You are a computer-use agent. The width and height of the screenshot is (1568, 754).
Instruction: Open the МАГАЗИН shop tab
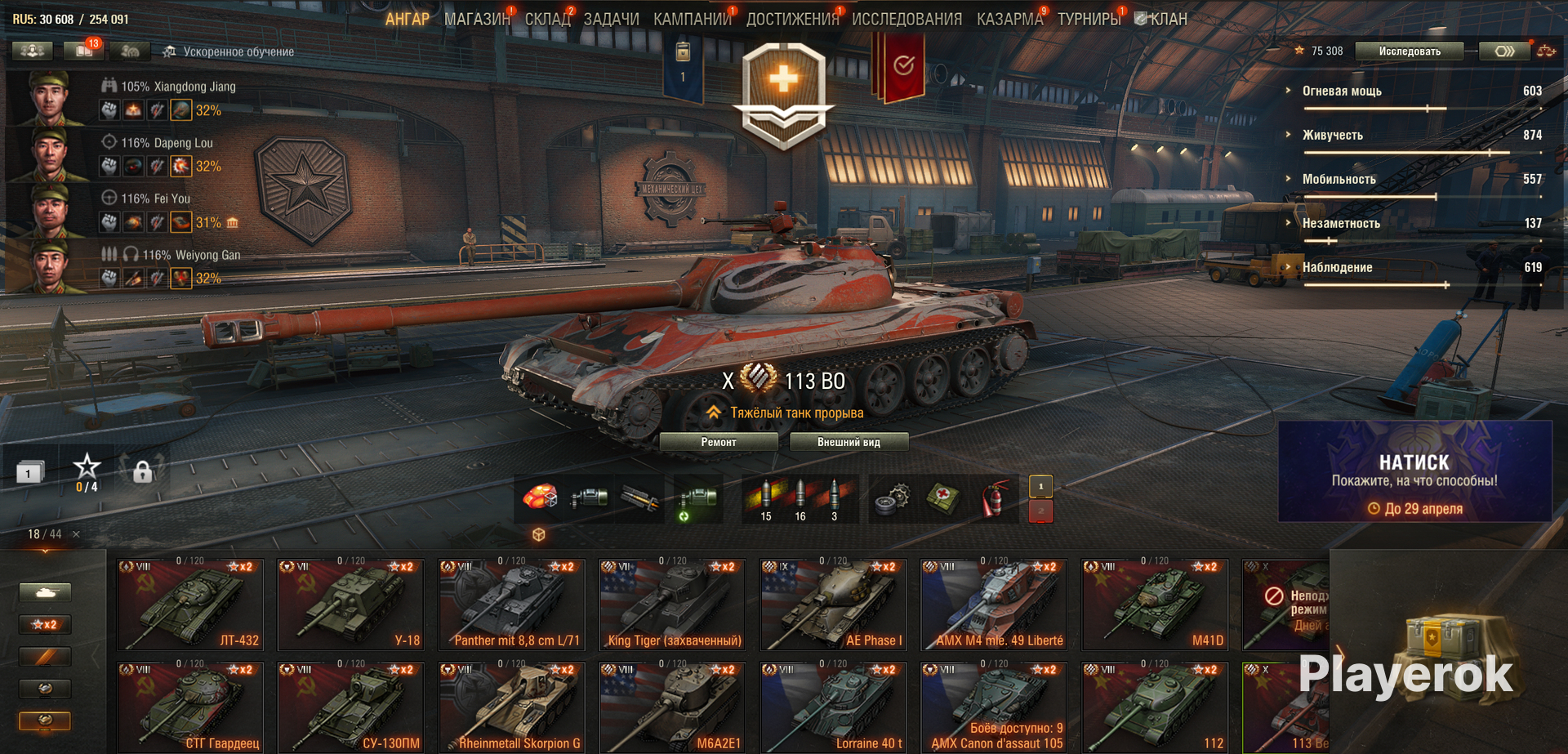coord(476,19)
